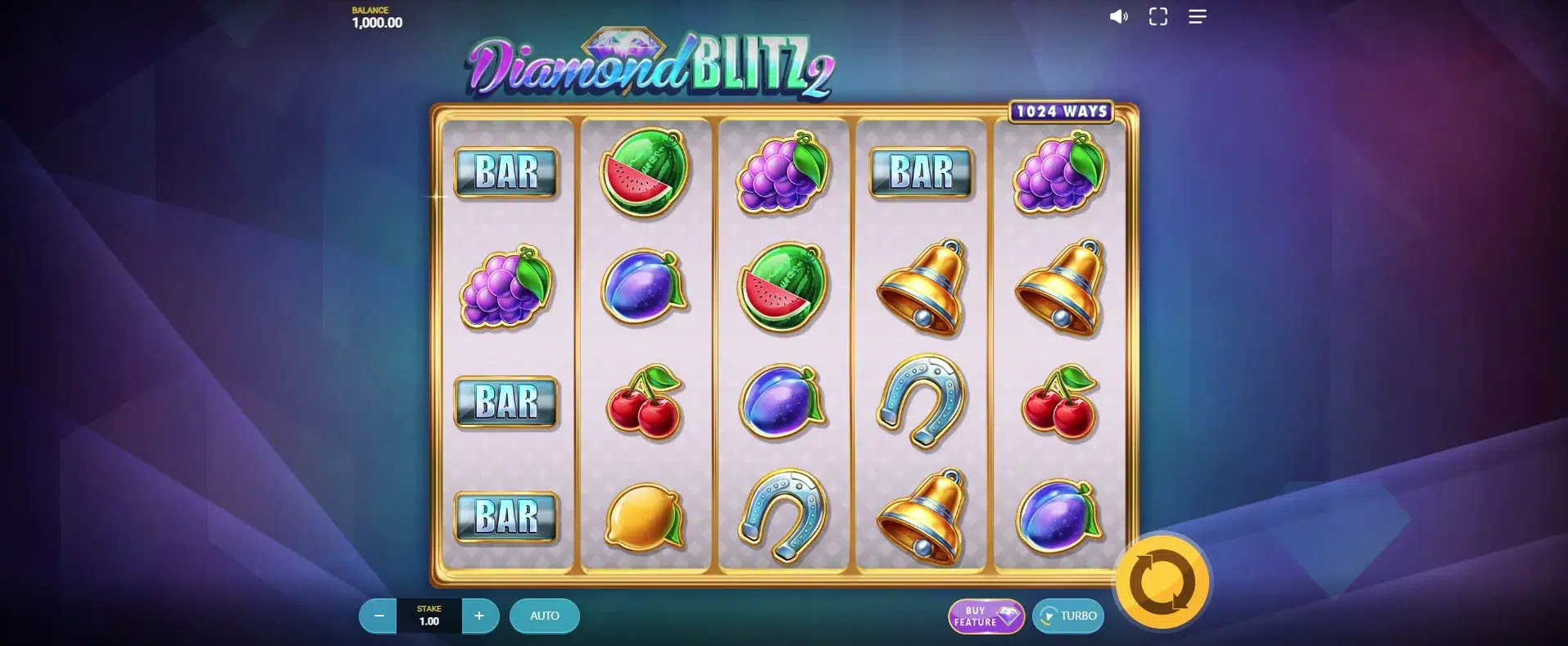Open the hamburger menu
The height and width of the screenshot is (646, 1568).
point(1197,17)
